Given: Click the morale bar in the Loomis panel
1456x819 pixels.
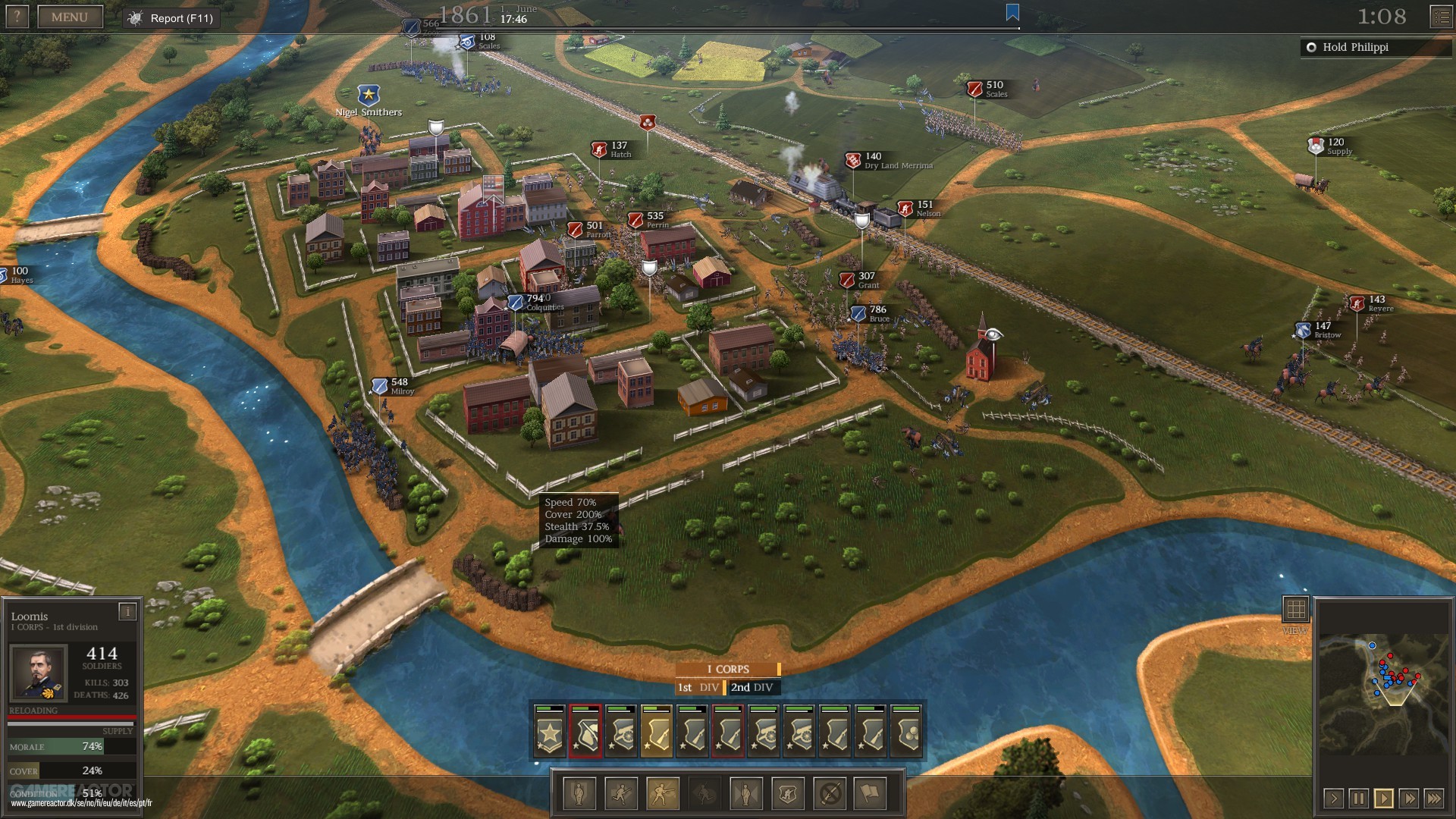Looking at the screenshot, I should [x=72, y=746].
